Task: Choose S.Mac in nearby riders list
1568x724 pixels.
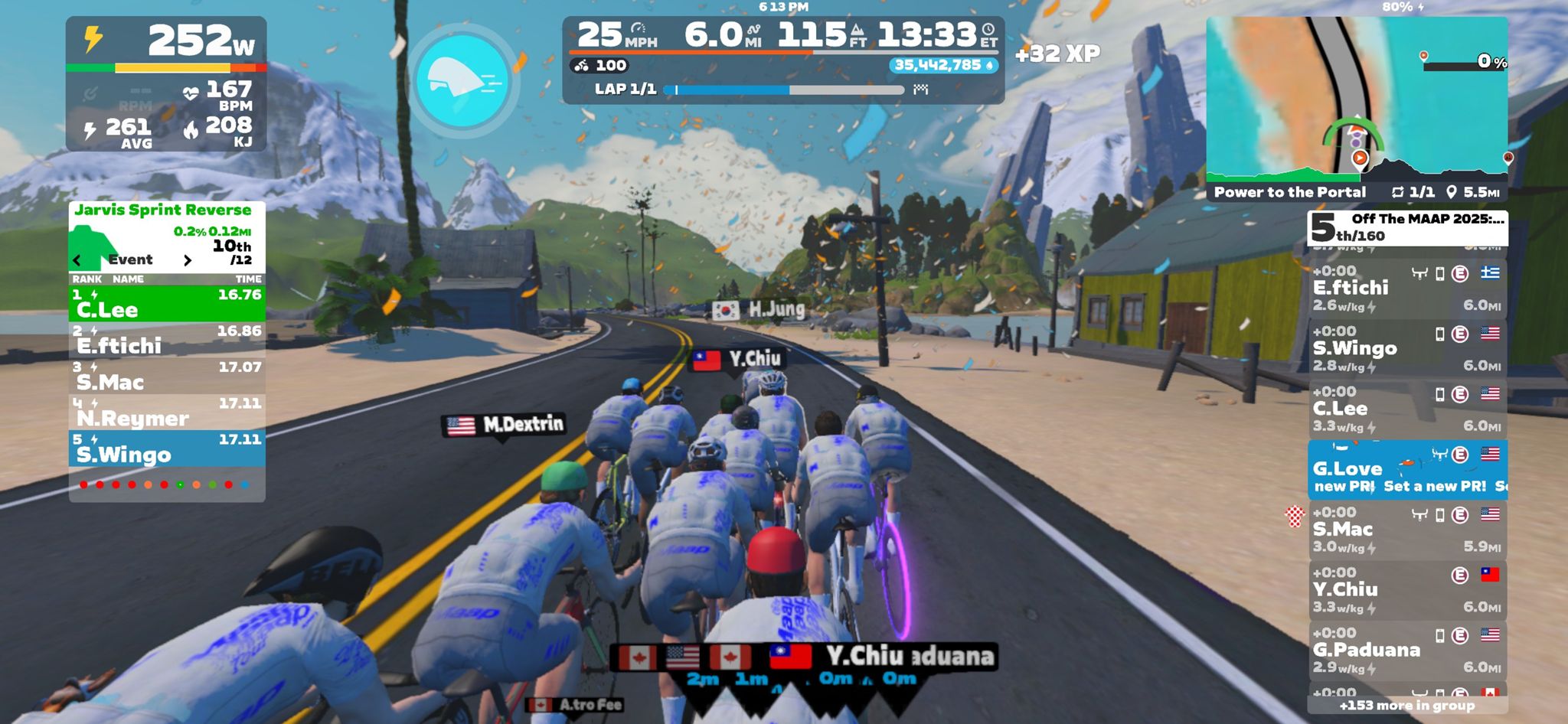Action: point(1406,530)
